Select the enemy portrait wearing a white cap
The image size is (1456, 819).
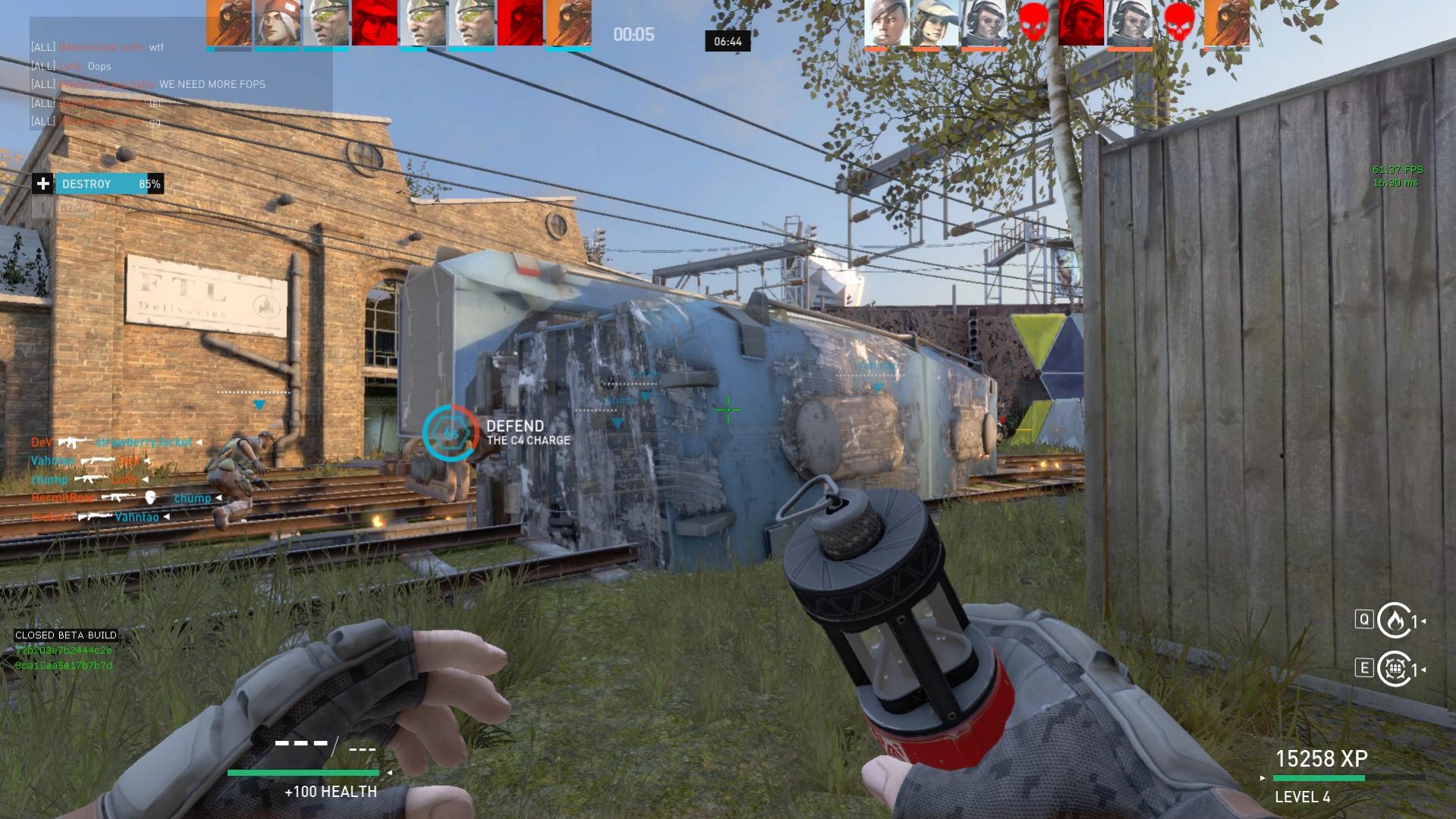pyautogui.click(x=934, y=23)
